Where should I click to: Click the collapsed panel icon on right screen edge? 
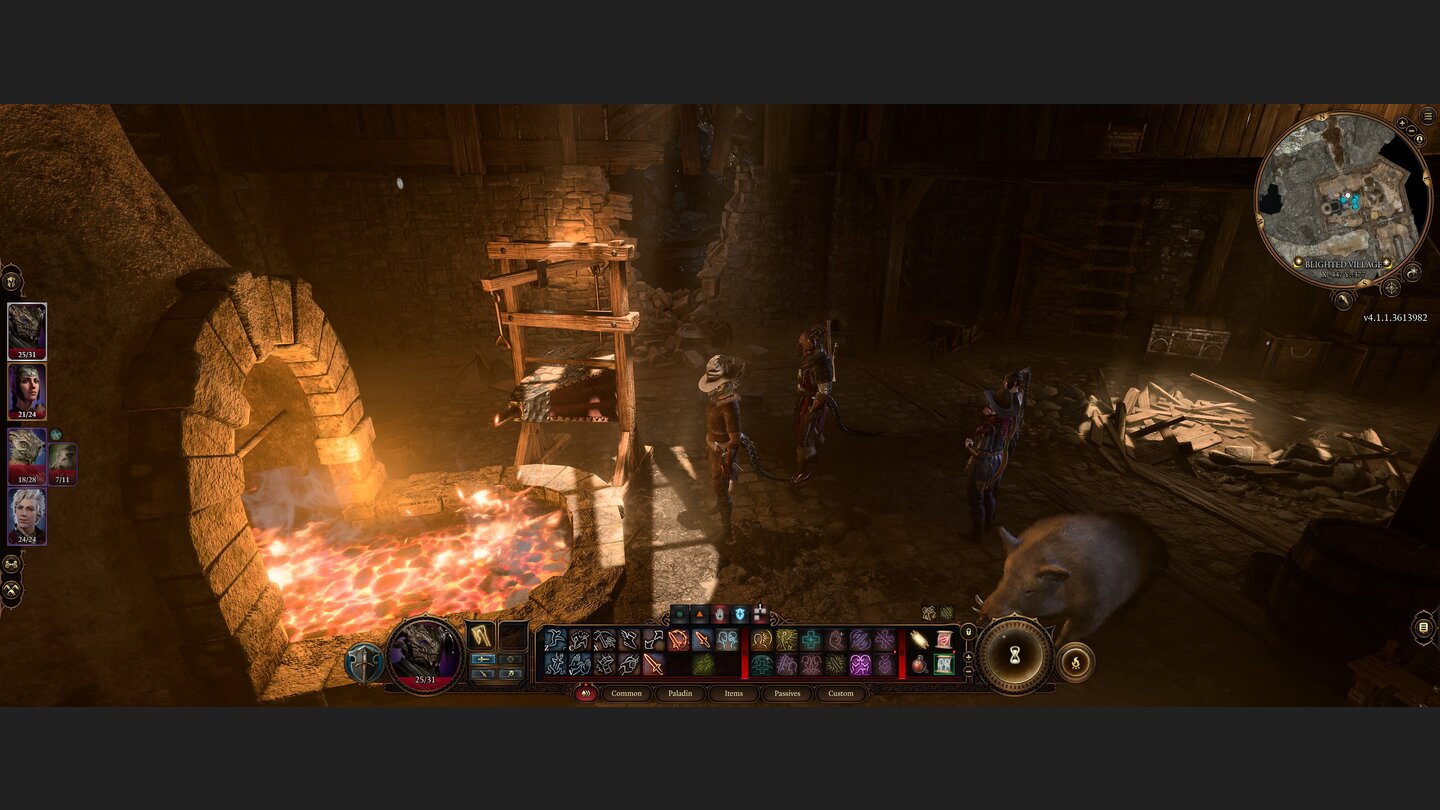pyautogui.click(x=1424, y=628)
